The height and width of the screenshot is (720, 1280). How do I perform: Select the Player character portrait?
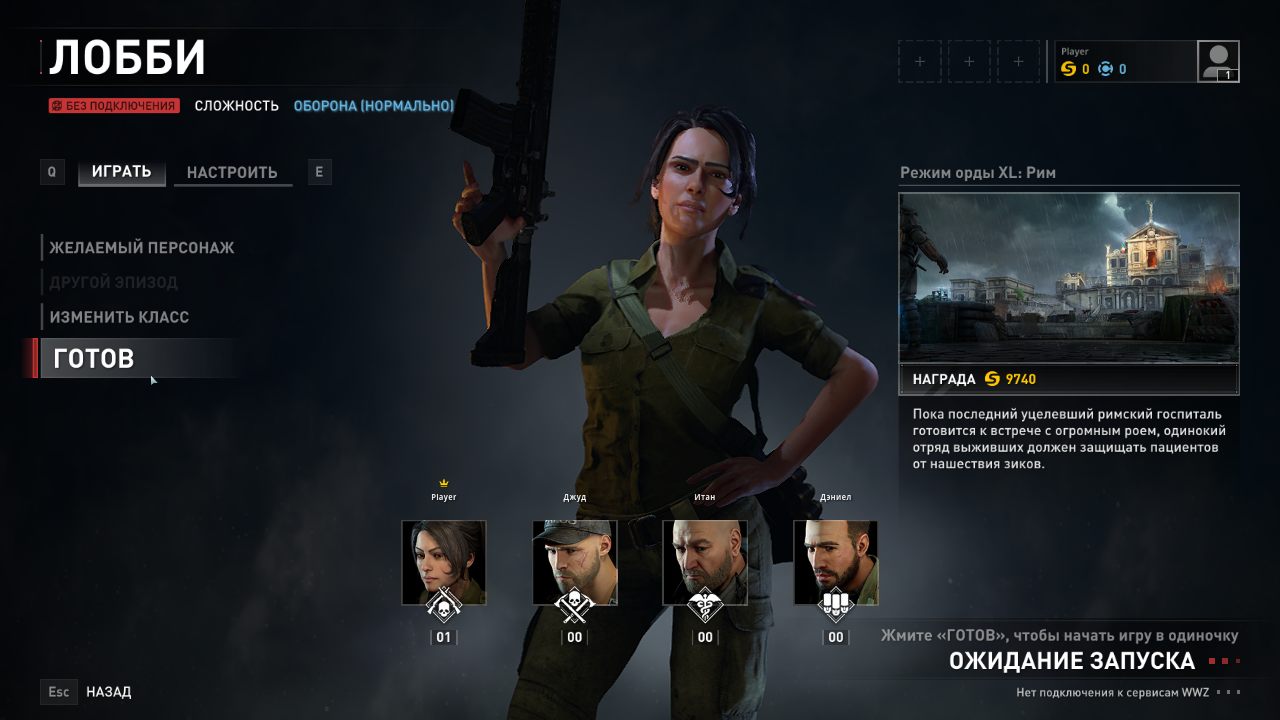(x=443, y=562)
